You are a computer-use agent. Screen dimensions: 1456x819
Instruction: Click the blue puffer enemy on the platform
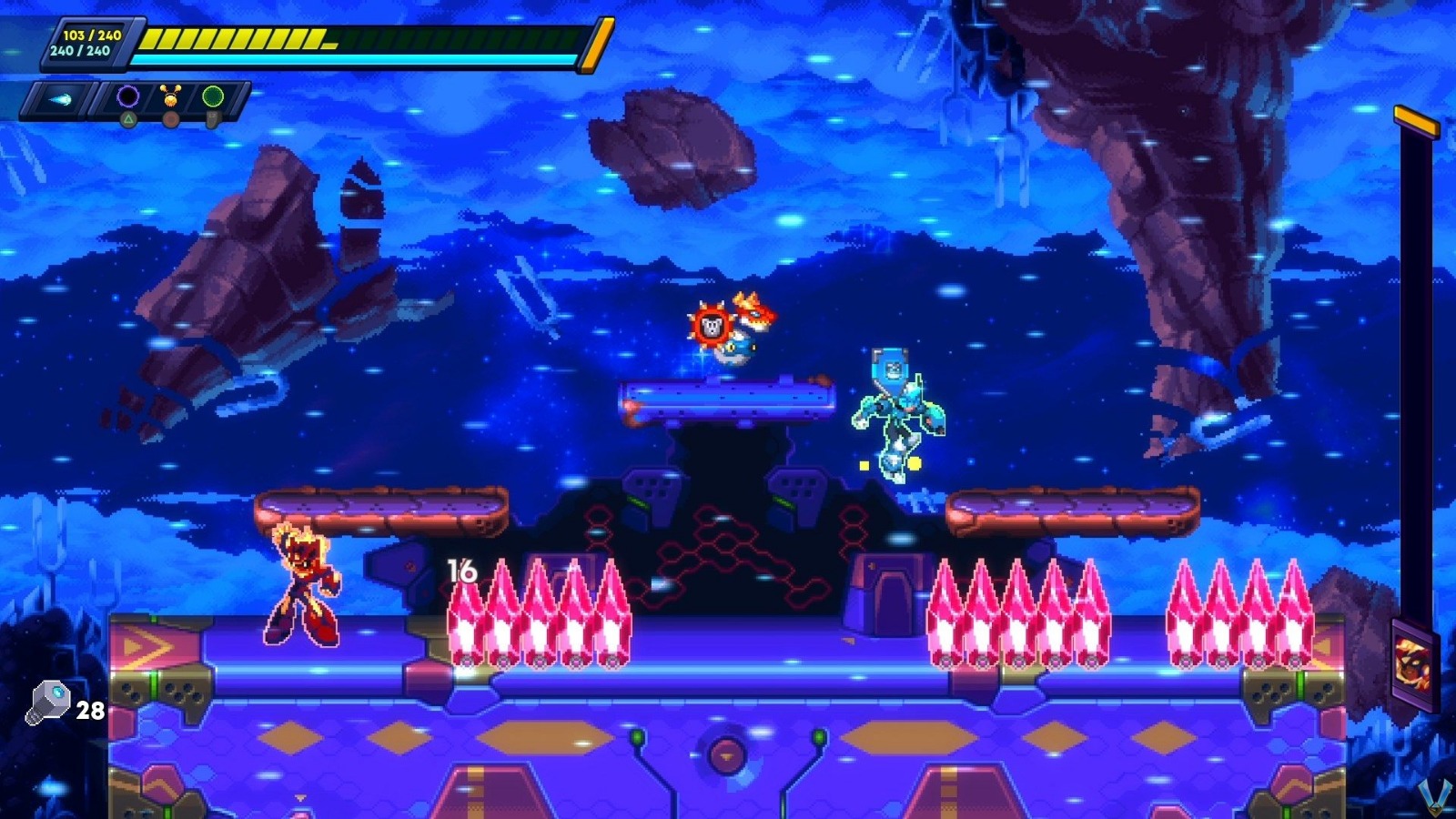[738, 350]
